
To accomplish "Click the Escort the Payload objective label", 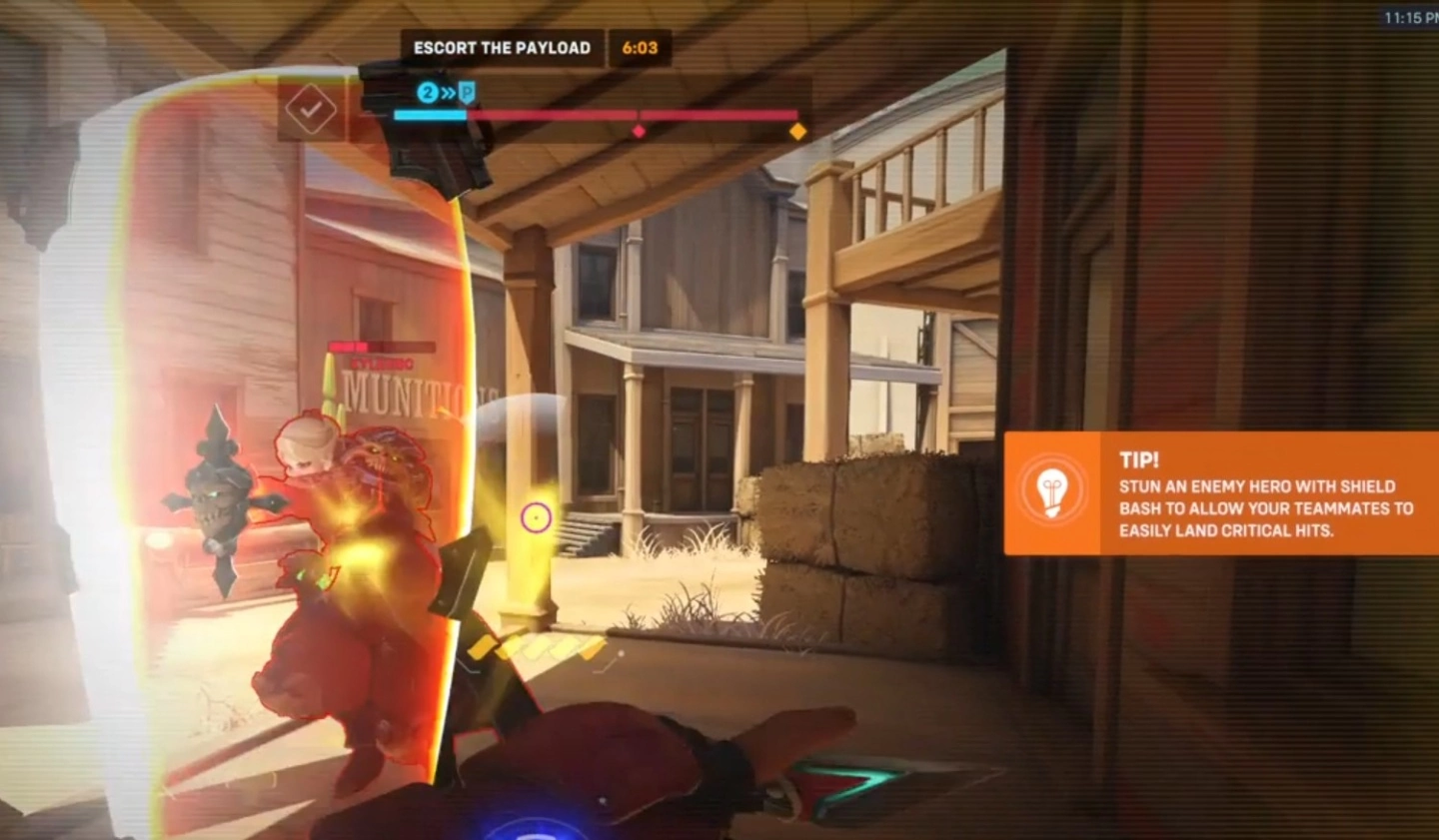I will (x=502, y=48).
